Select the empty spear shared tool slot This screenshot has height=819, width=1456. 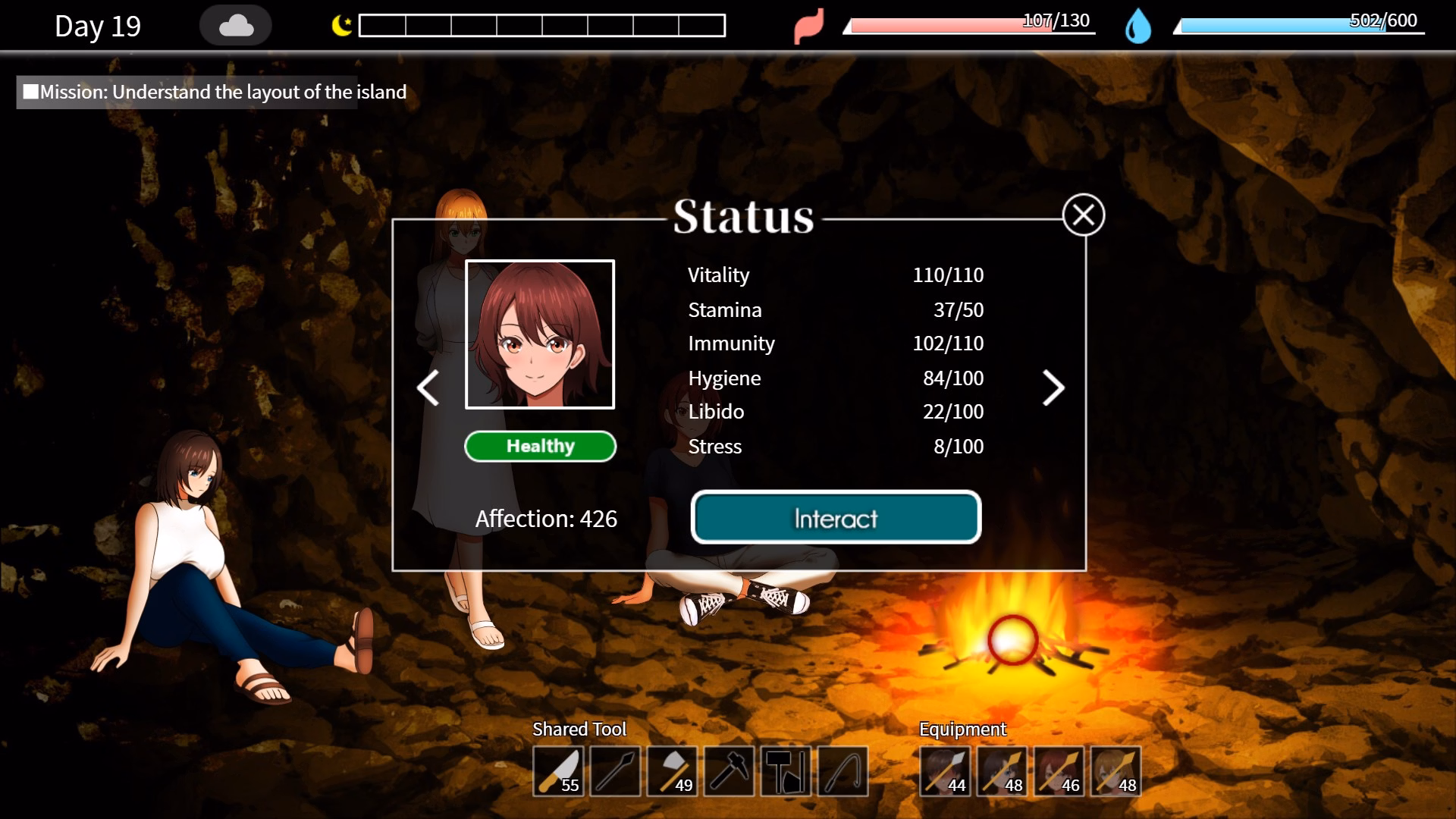pos(615,771)
